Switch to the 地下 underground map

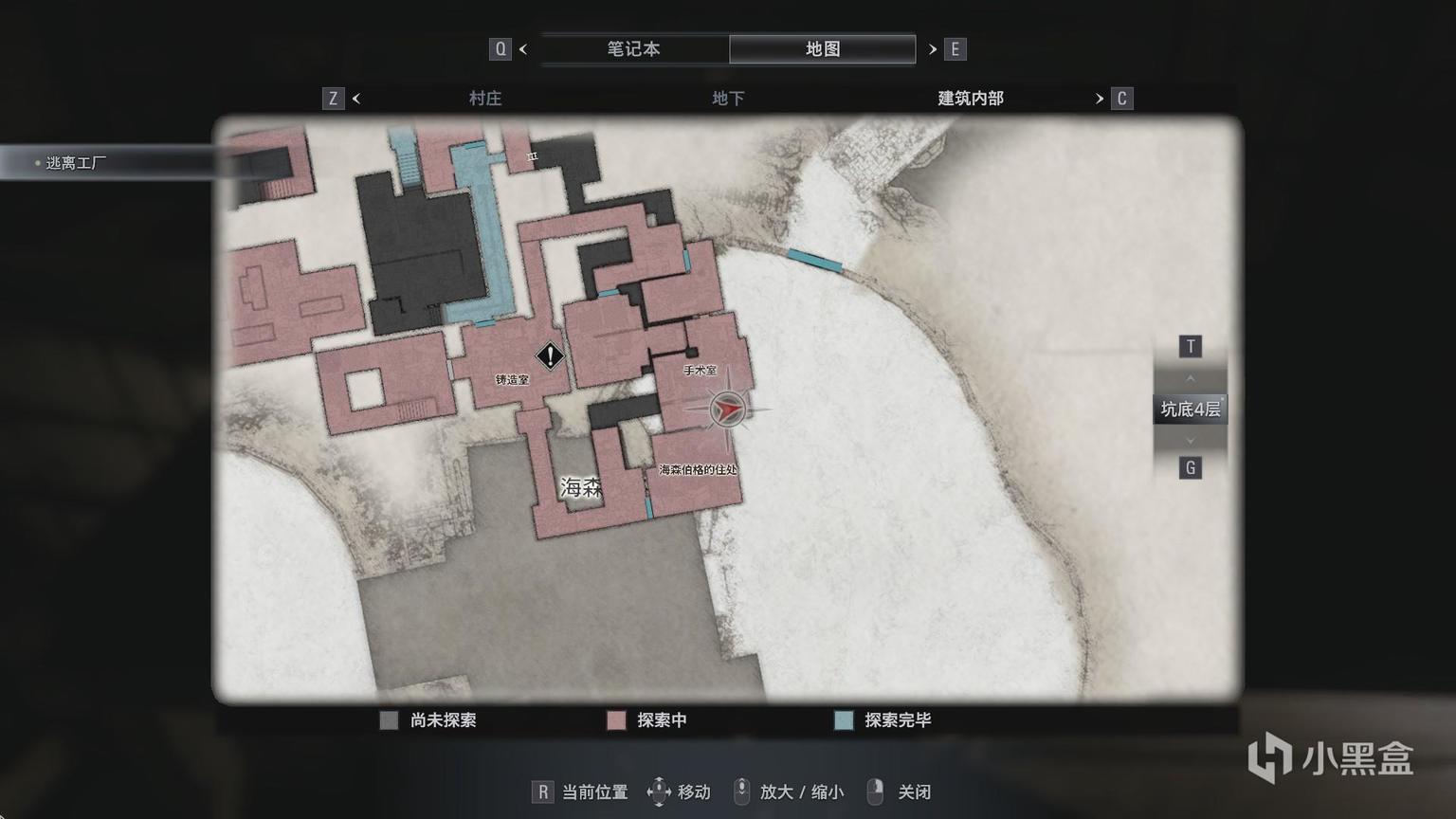tap(728, 99)
